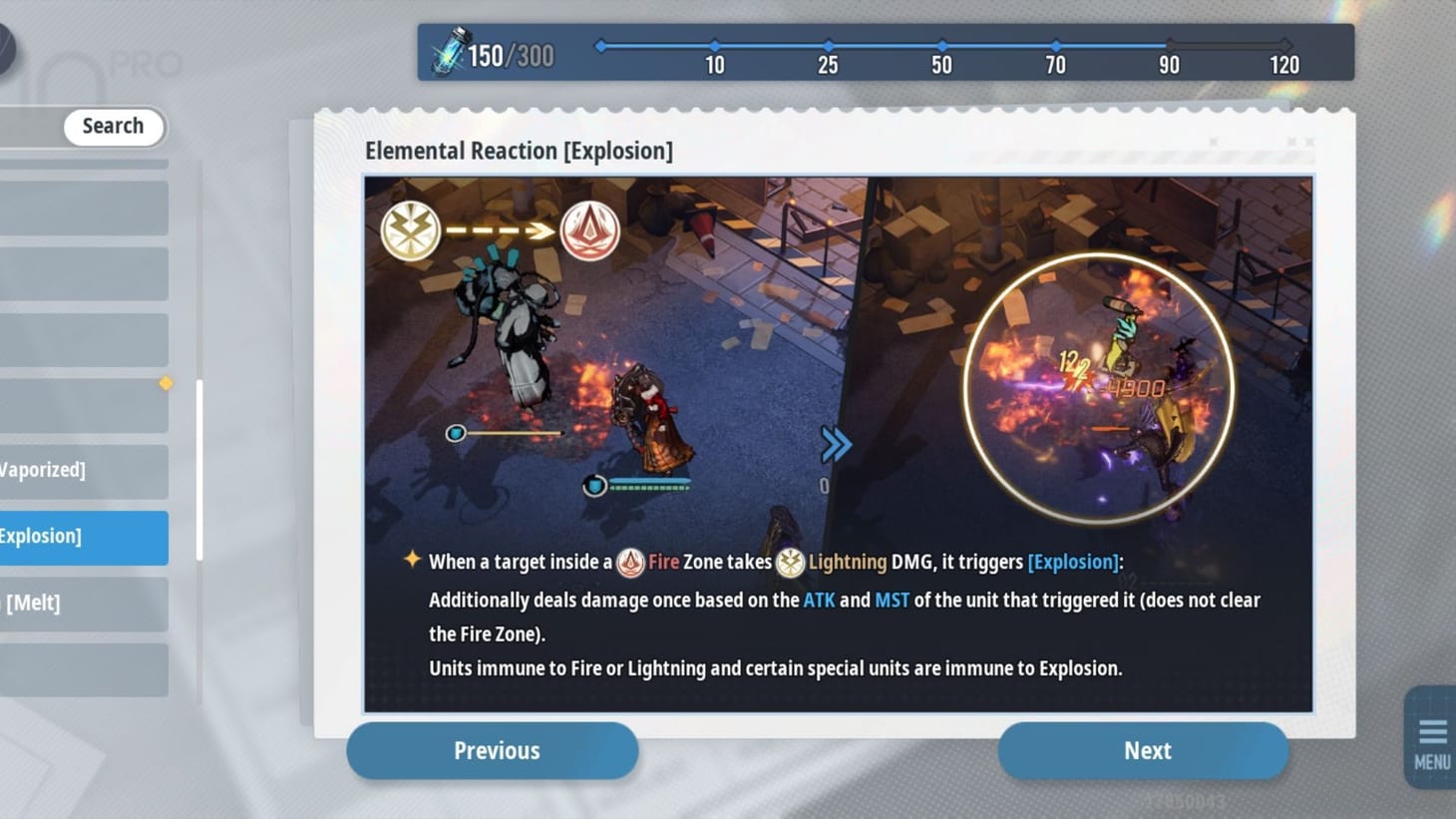Click the yellow dashed arrow between element icons
Viewport: 1456px width, 819px height.
tap(499, 231)
